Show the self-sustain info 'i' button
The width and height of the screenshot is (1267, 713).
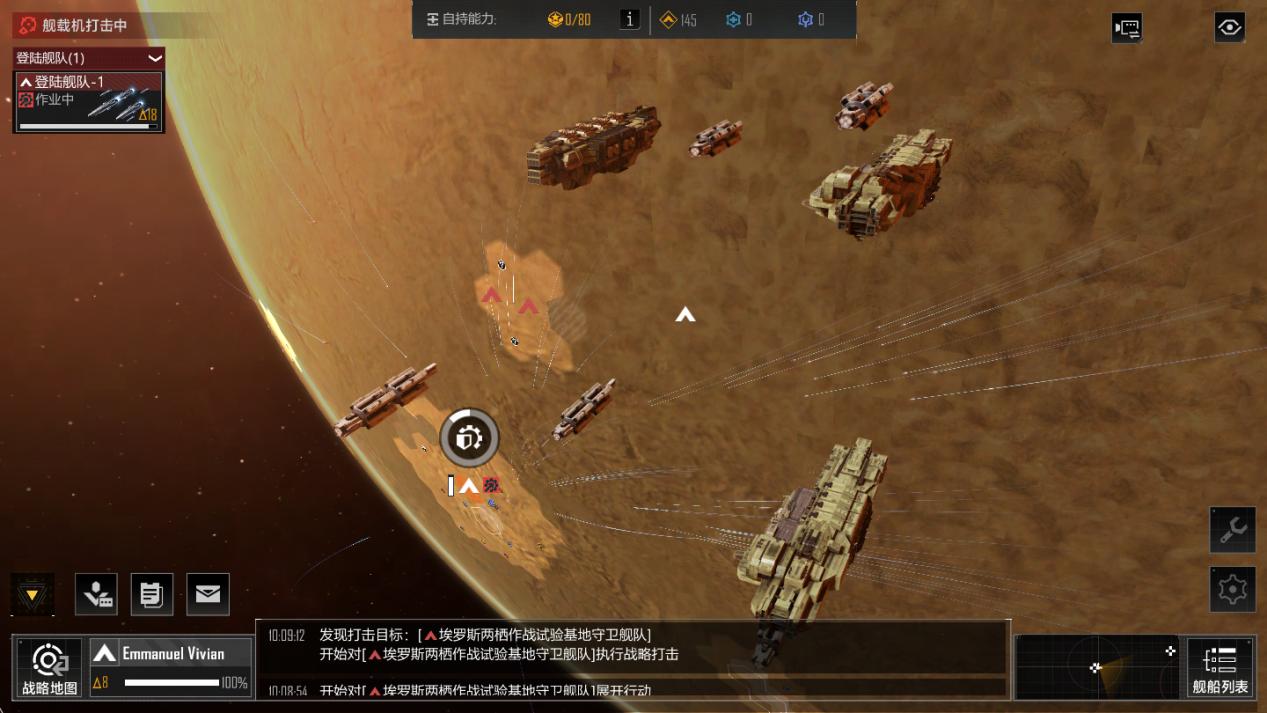tap(629, 19)
